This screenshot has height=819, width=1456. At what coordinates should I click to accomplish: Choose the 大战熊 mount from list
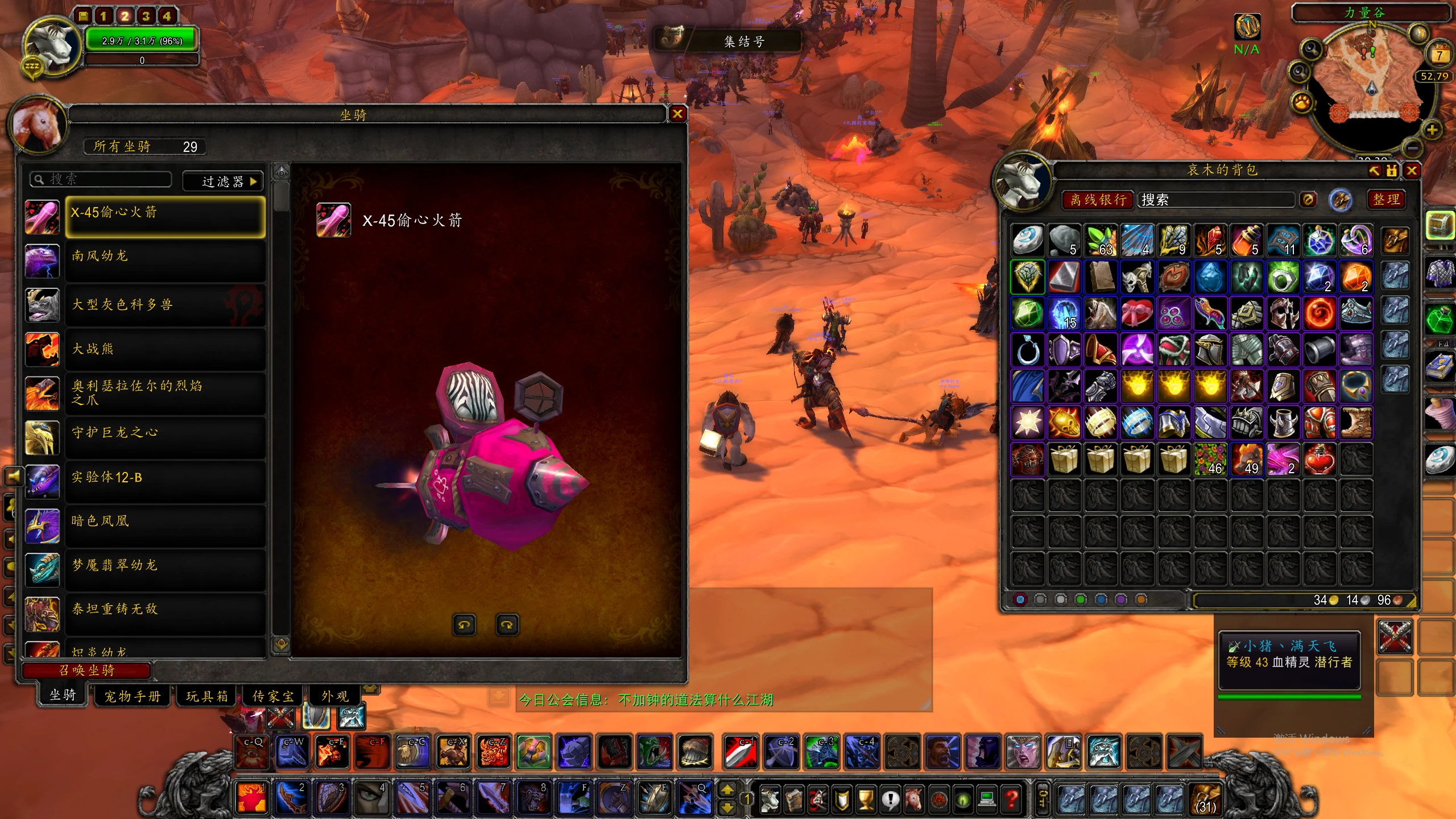[x=165, y=349]
